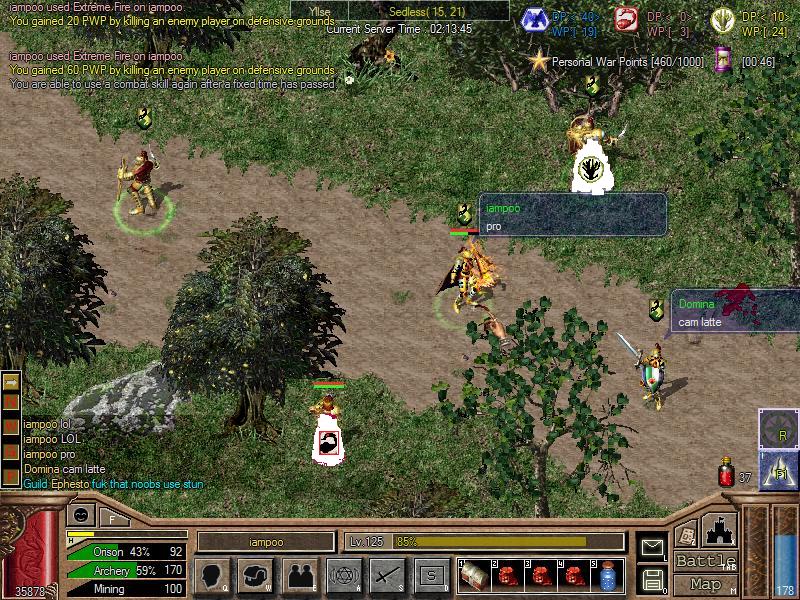Image resolution: width=800 pixels, height=600 pixels.
Task: Use the blue potion in hotbar slot 5
Action: [x=608, y=576]
